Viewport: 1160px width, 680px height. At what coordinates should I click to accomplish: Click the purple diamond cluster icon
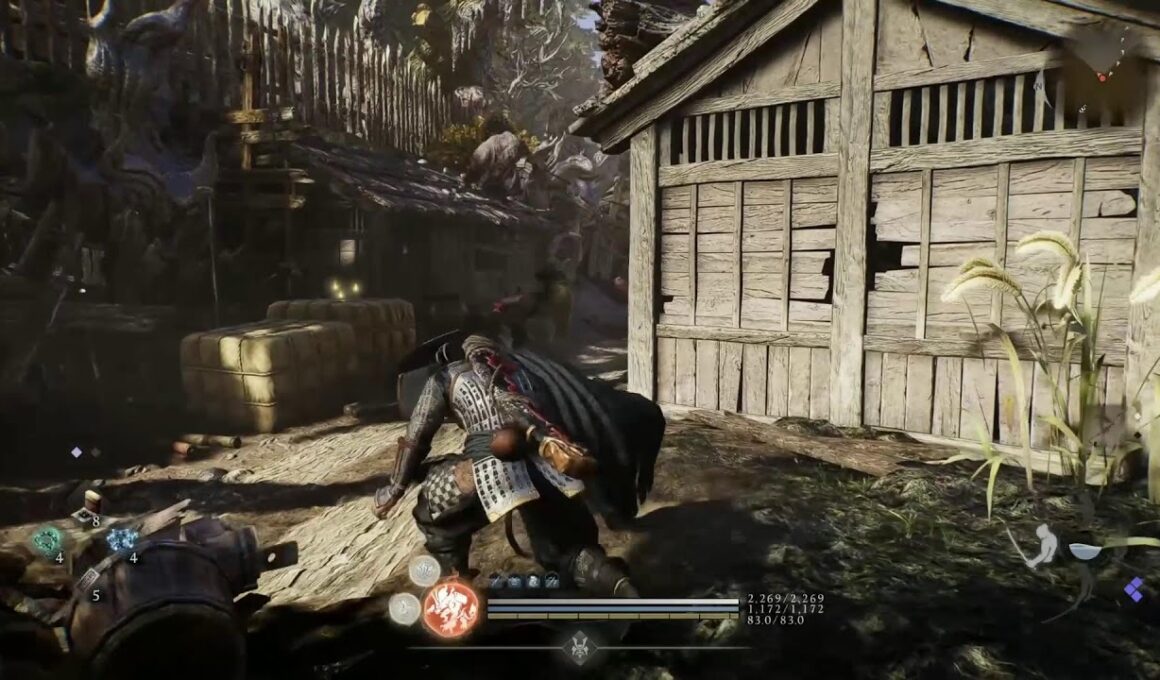tap(1133, 589)
